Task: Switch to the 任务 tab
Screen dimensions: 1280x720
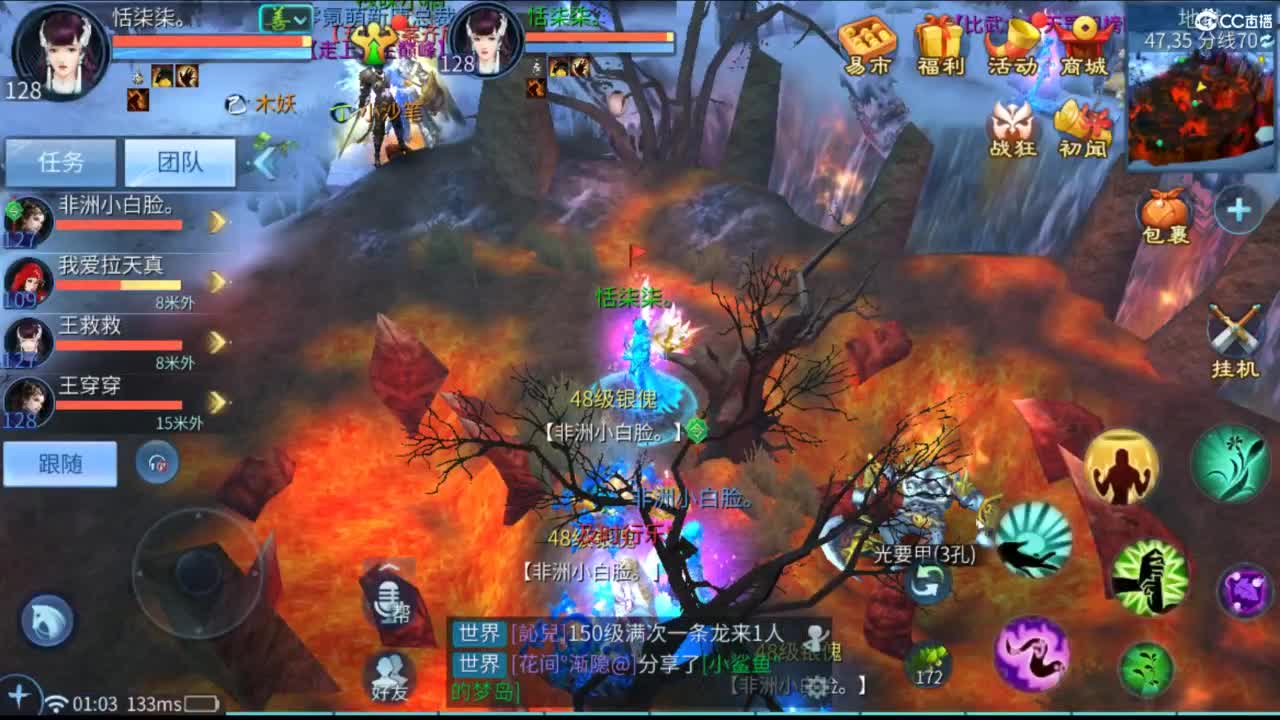Action: click(62, 162)
